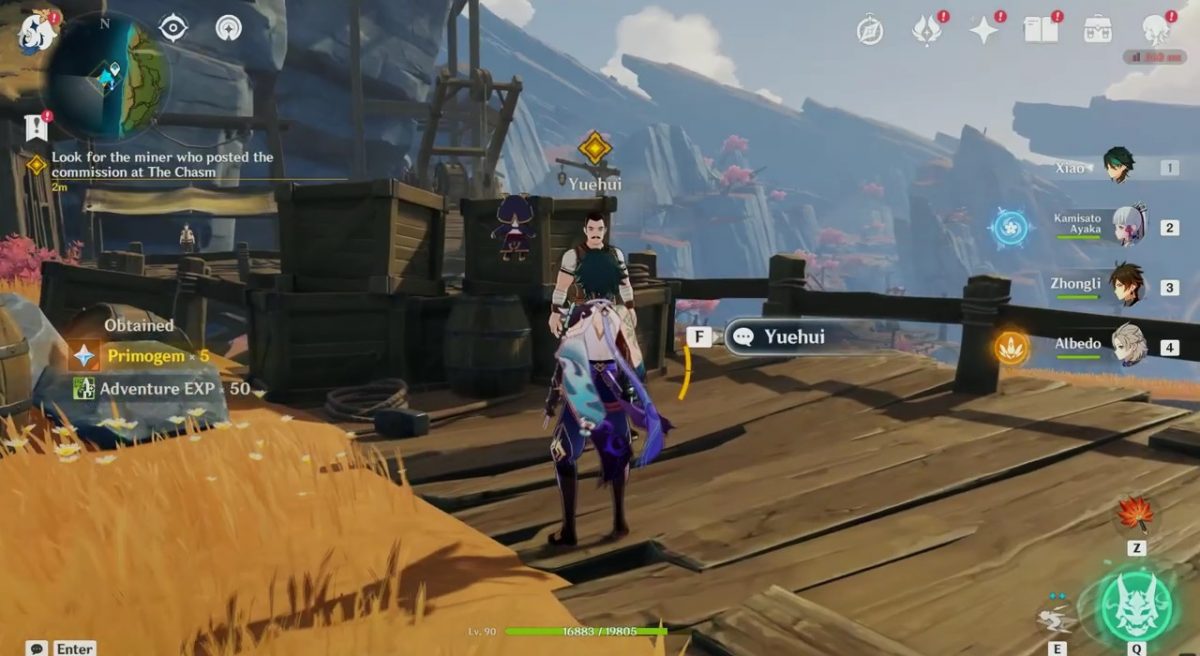Viewport: 1200px width, 656px height.
Task: Use the red maple leaf gadget
Action: tap(1135, 514)
